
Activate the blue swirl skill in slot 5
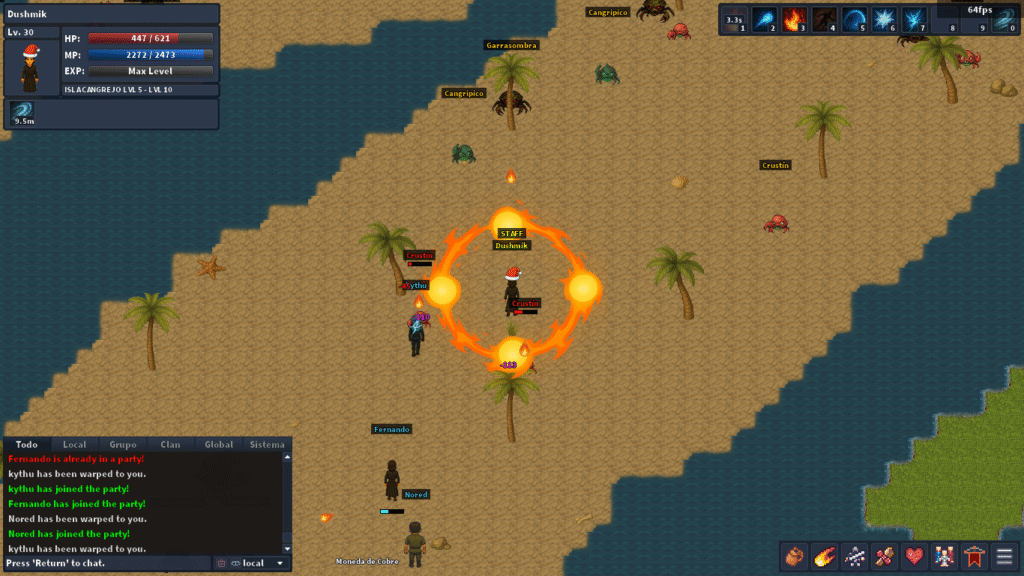[854, 20]
